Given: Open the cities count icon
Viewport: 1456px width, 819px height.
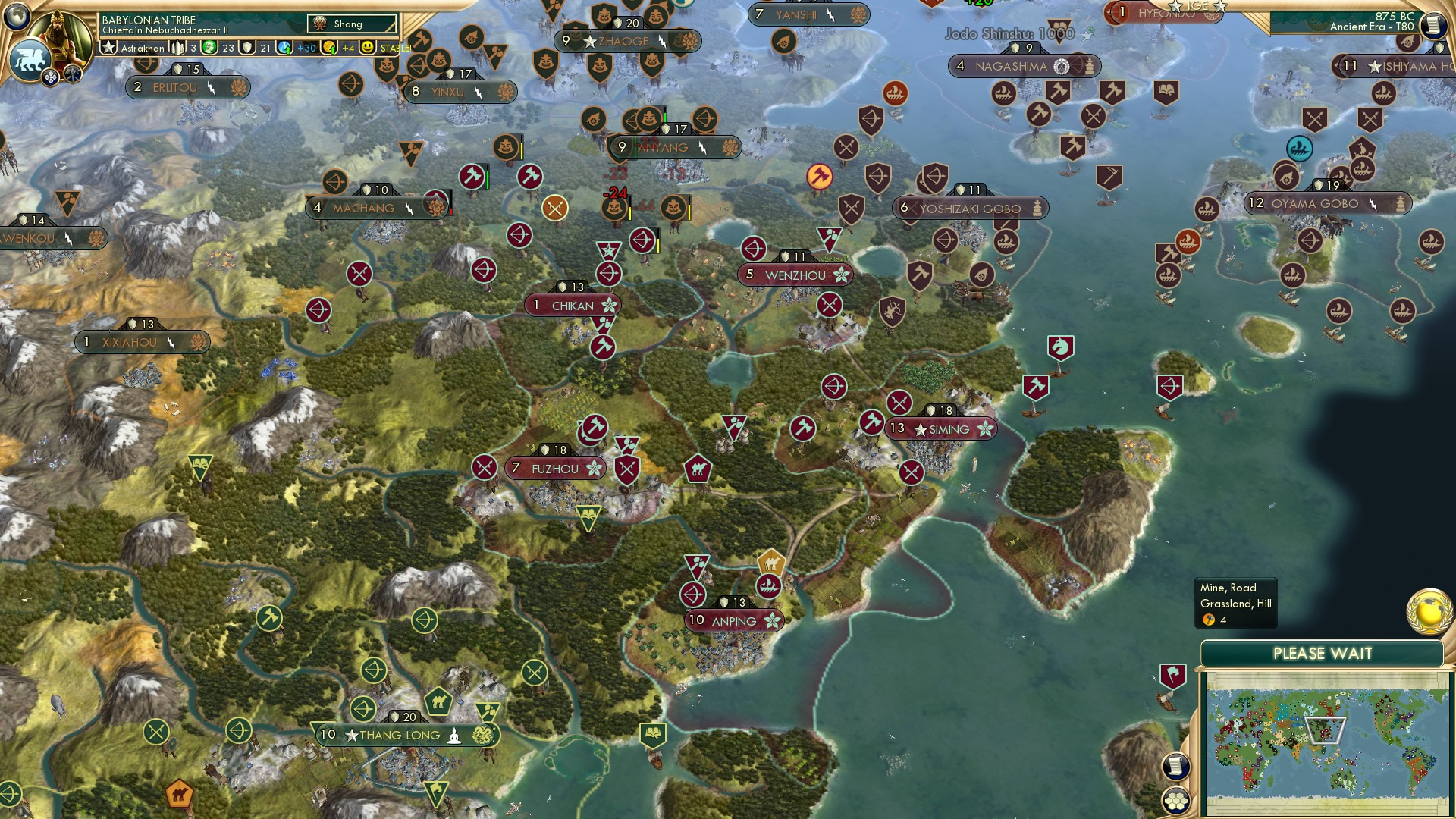Looking at the screenshot, I should click(179, 48).
